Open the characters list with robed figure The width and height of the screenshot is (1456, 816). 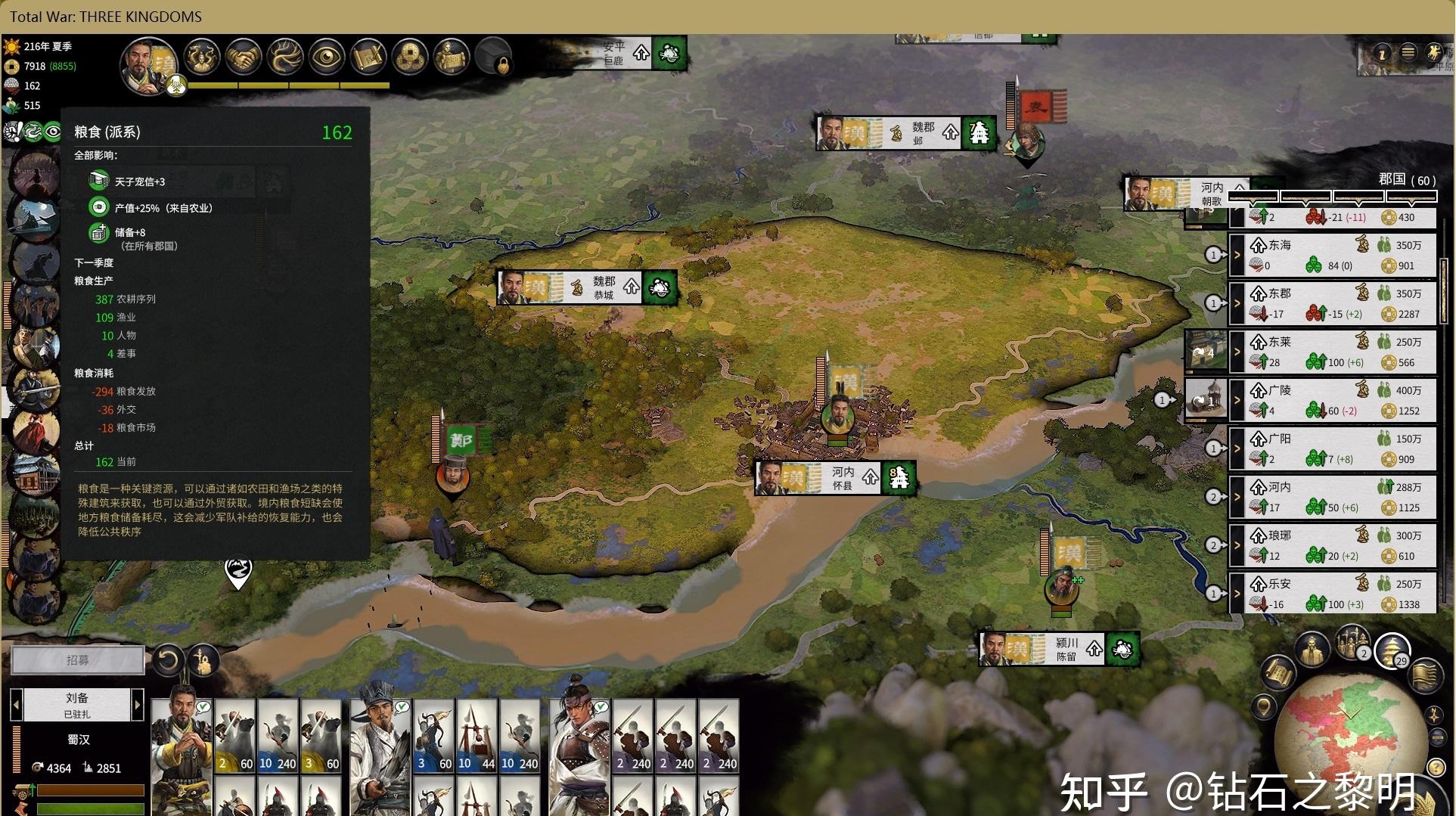pos(1312,649)
